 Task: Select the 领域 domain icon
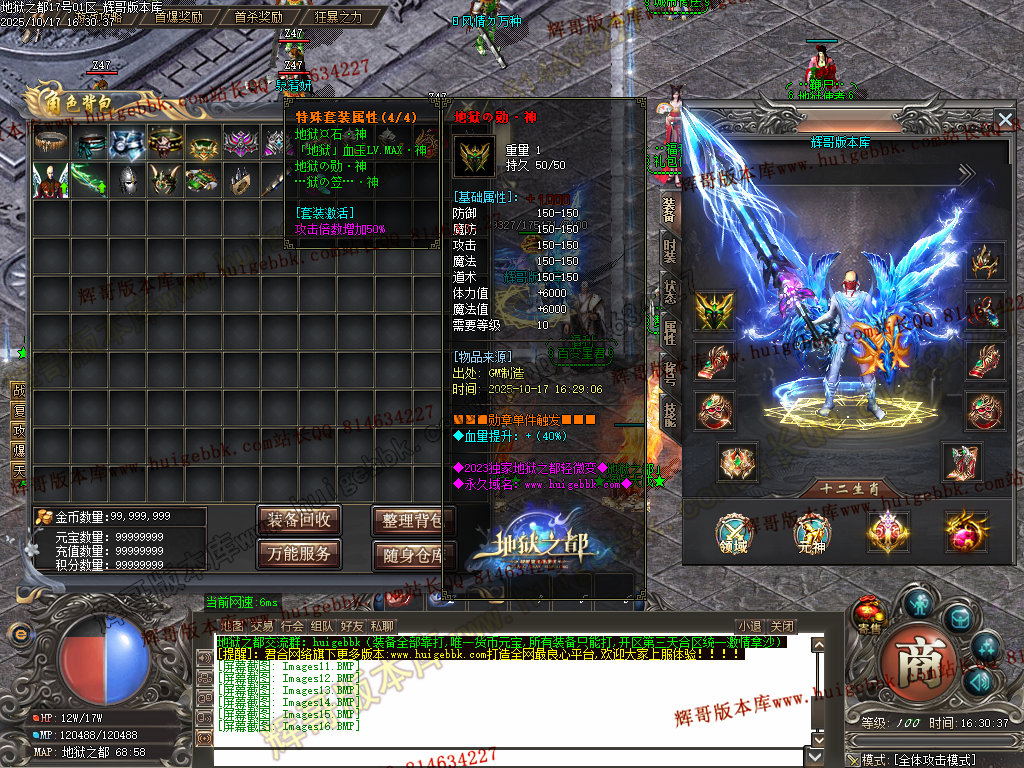(x=735, y=533)
